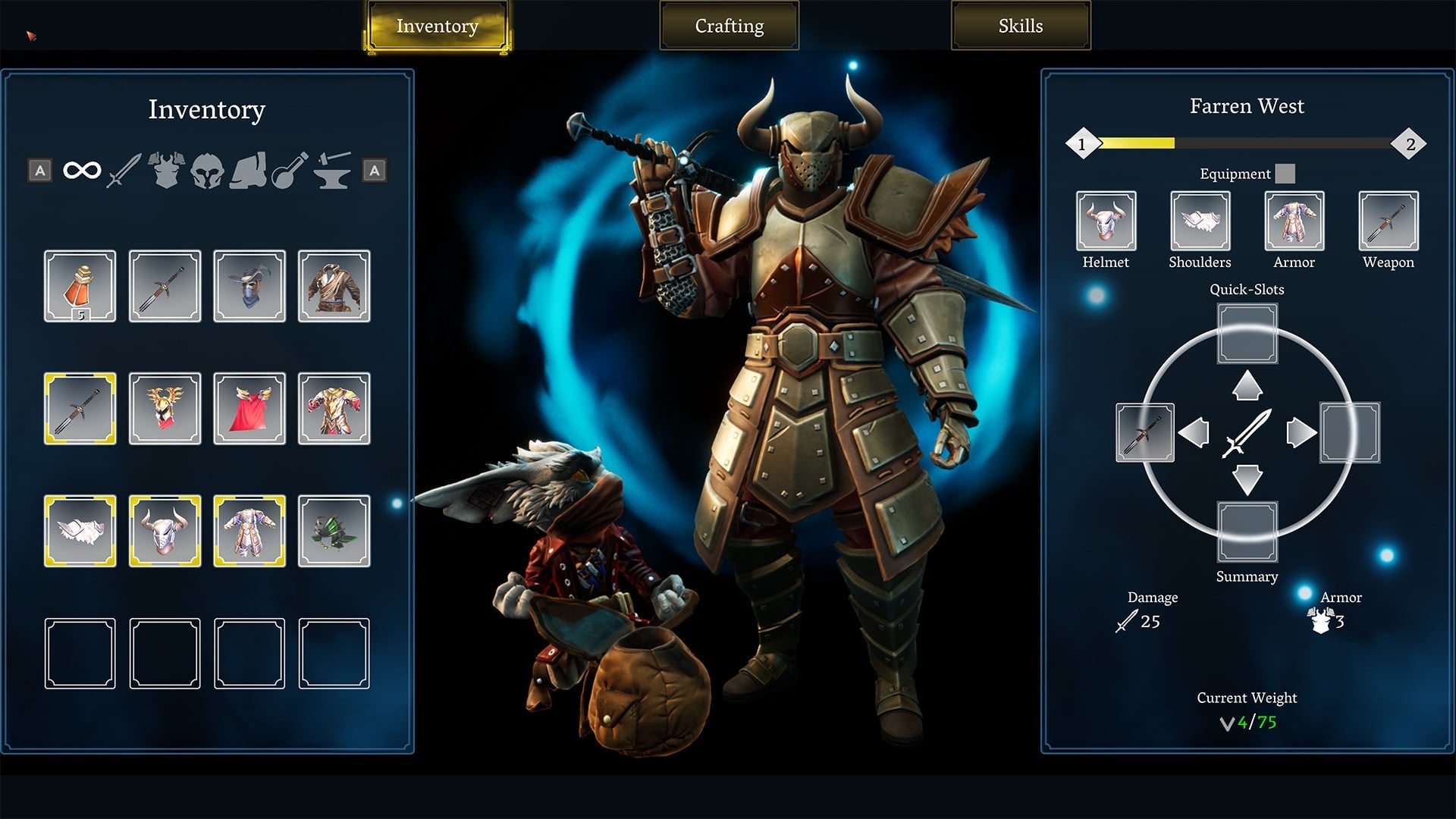1456x819 pixels.
Task: Select the sword filter in inventory
Action: (124, 171)
